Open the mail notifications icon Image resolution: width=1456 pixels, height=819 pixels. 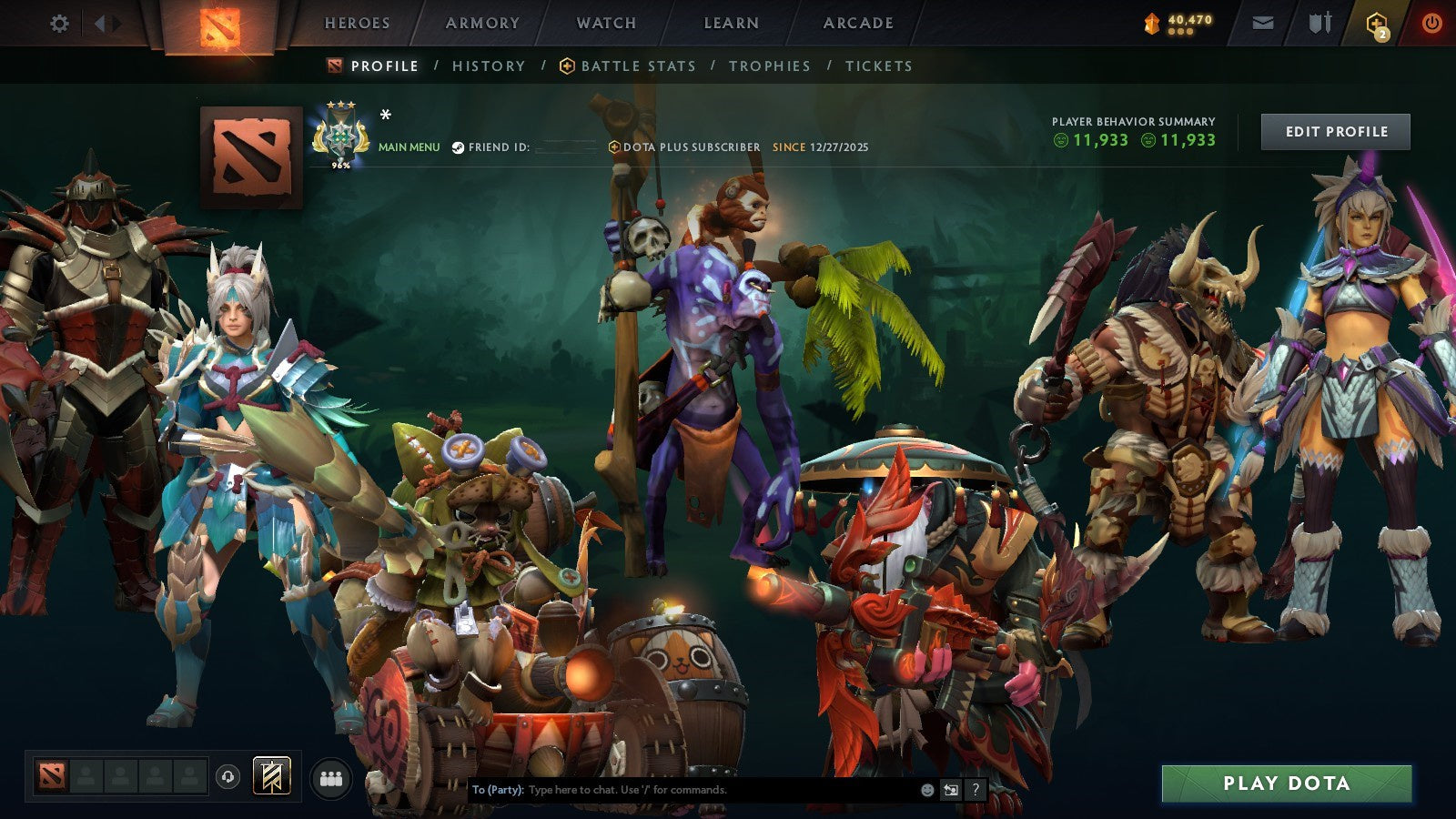point(1263,25)
